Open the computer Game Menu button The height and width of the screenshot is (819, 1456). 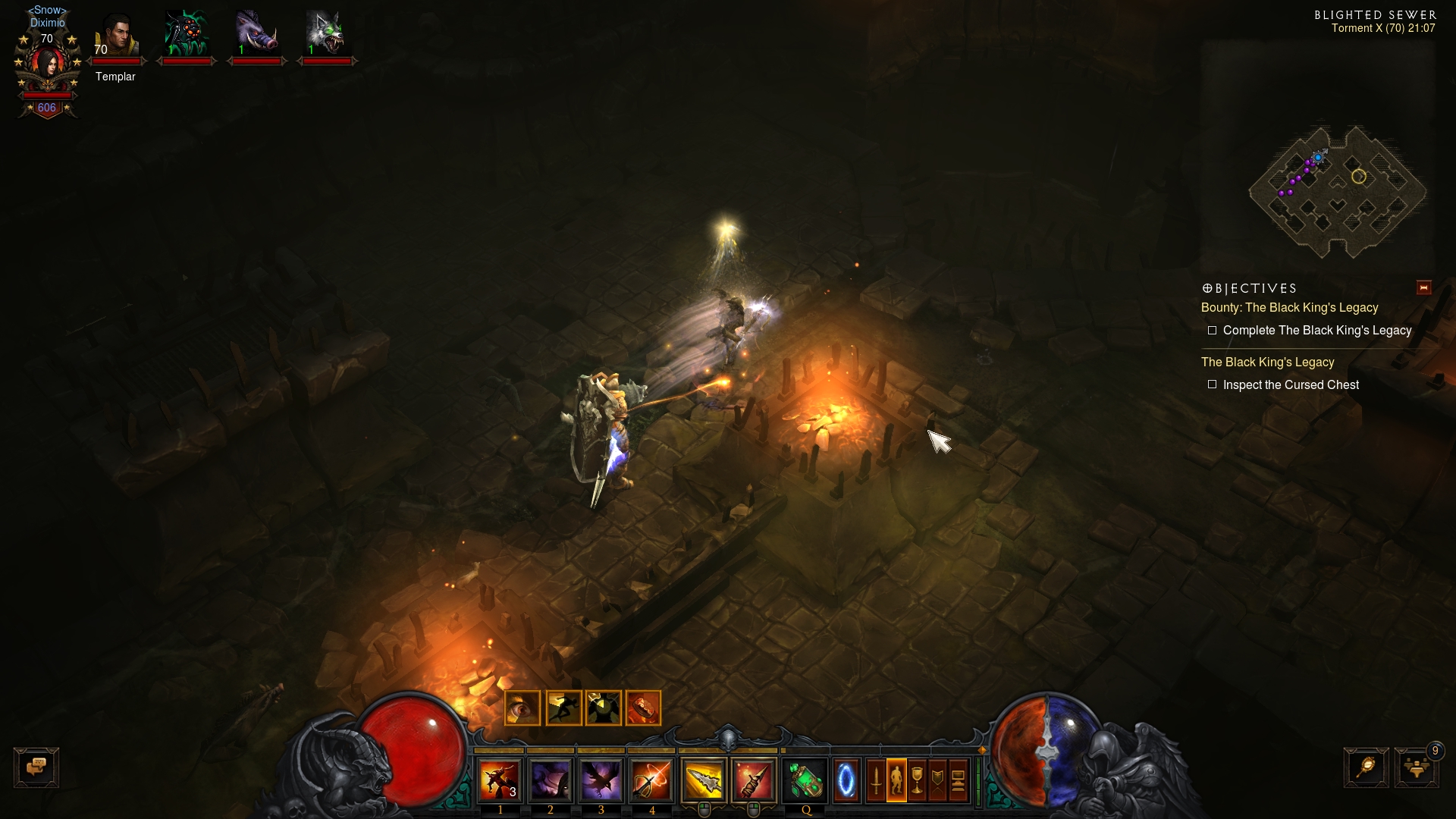pos(958,780)
